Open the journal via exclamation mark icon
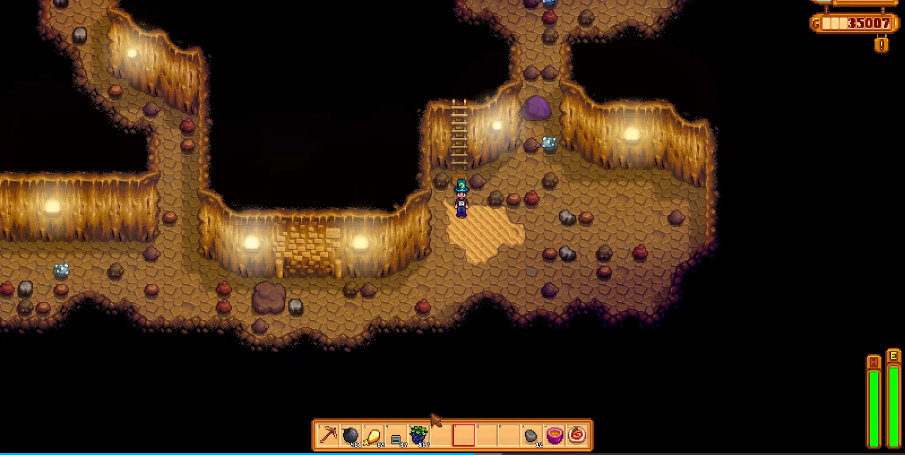This screenshot has width=905, height=455. (x=881, y=44)
